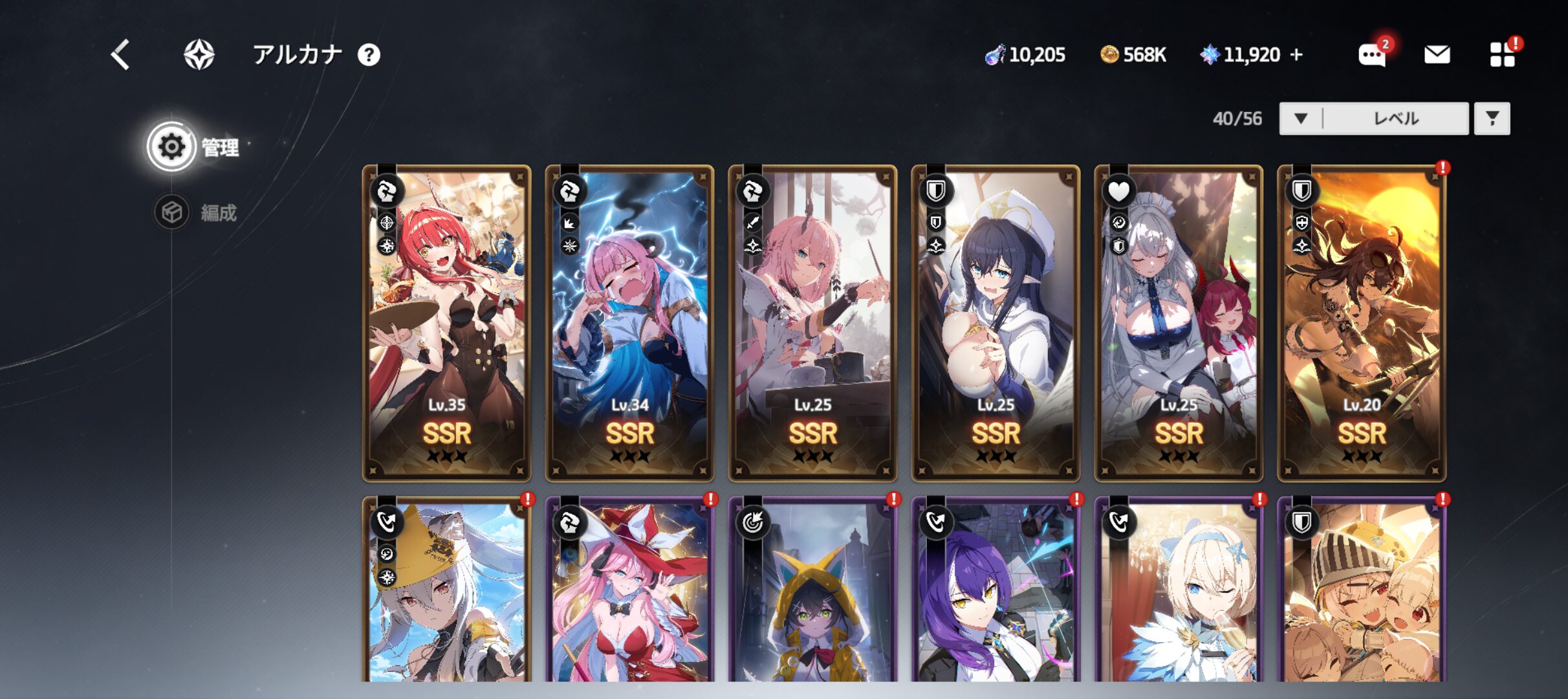The height and width of the screenshot is (699, 1568).
Task: Open the four-square main menu grid
Action: click(x=1502, y=55)
